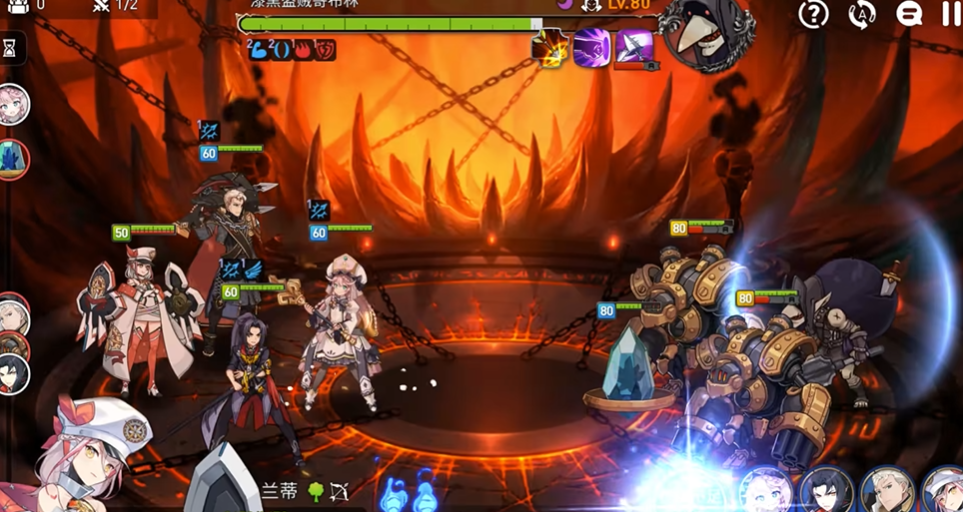
Task: Choose the dark-haired hero portrait at bottom
Action: 827,490
